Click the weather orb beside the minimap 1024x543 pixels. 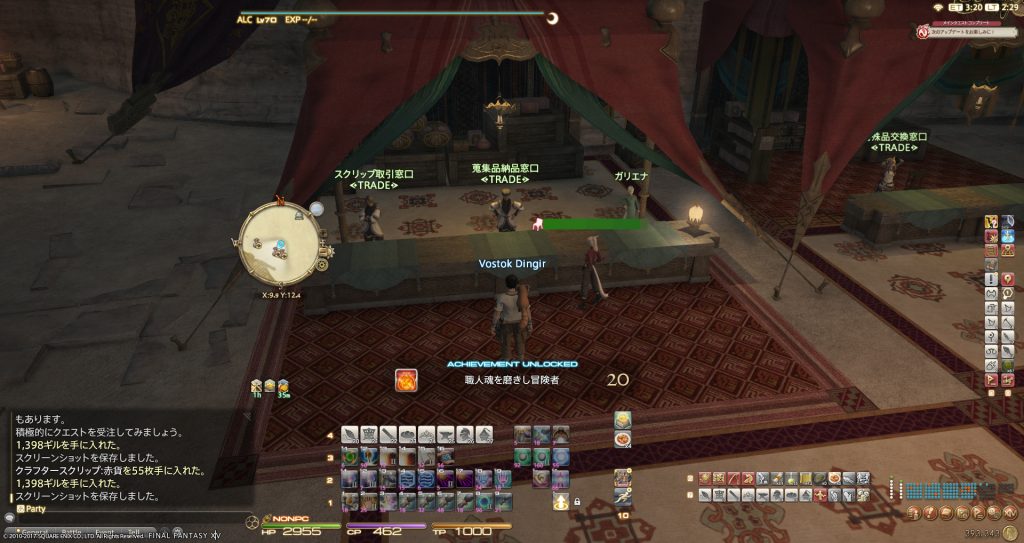pyautogui.click(x=316, y=209)
